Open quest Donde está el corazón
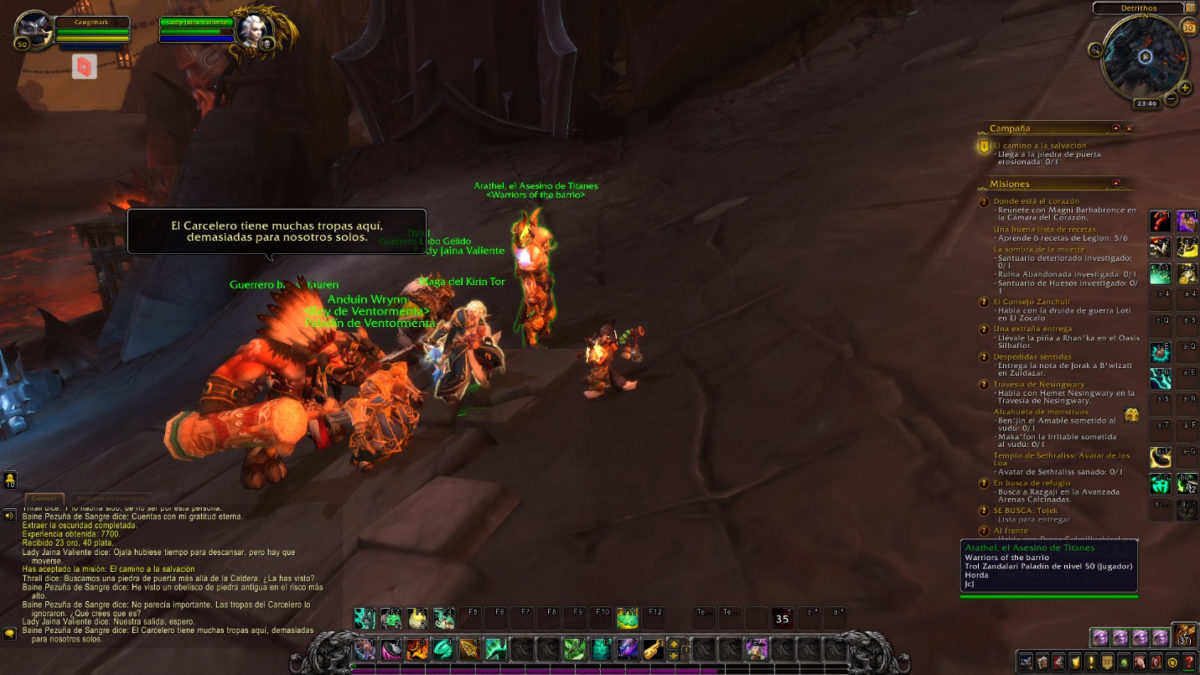This screenshot has width=1200, height=675. [x=1036, y=201]
